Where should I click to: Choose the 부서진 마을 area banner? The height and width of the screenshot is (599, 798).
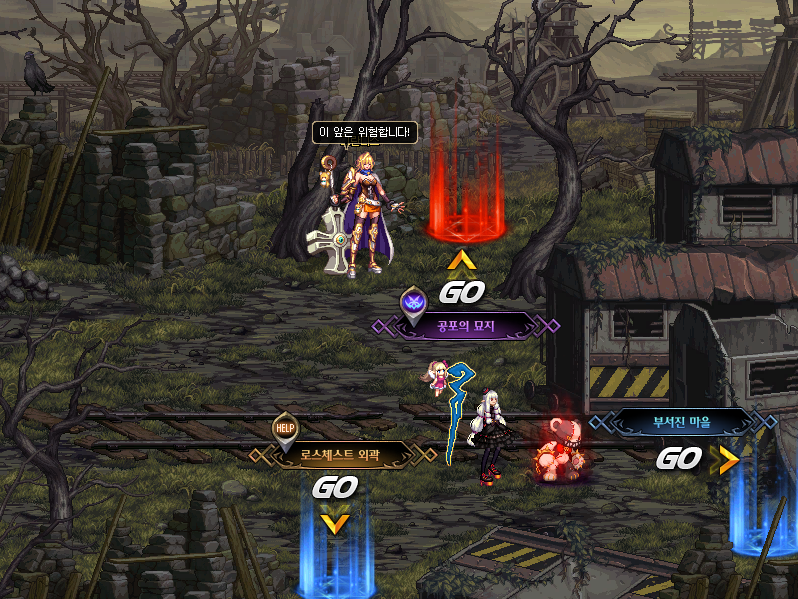(683, 423)
